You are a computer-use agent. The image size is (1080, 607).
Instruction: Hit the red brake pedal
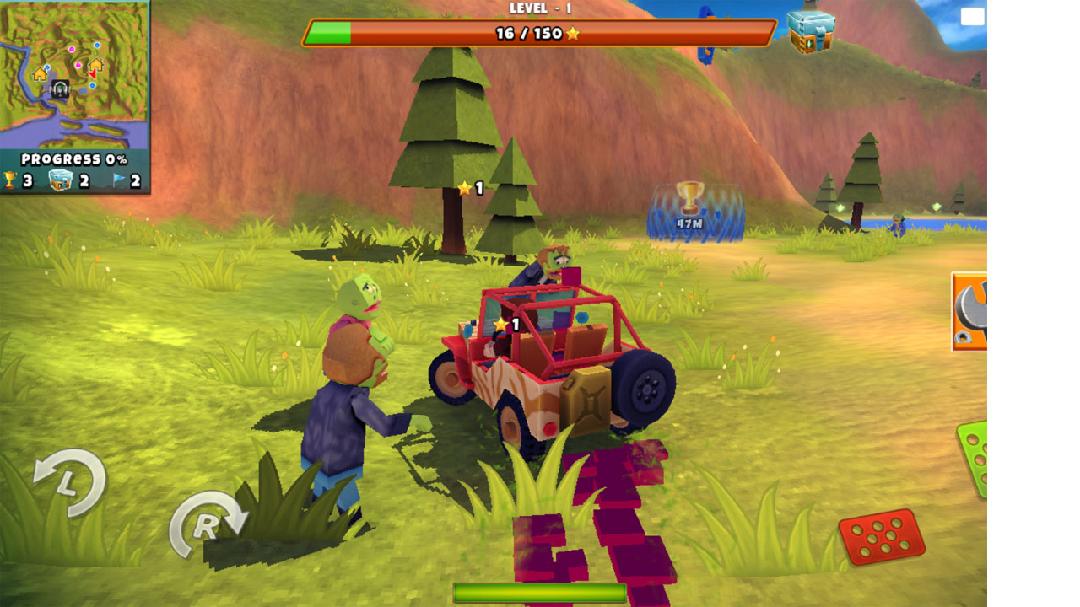pos(881,538)
